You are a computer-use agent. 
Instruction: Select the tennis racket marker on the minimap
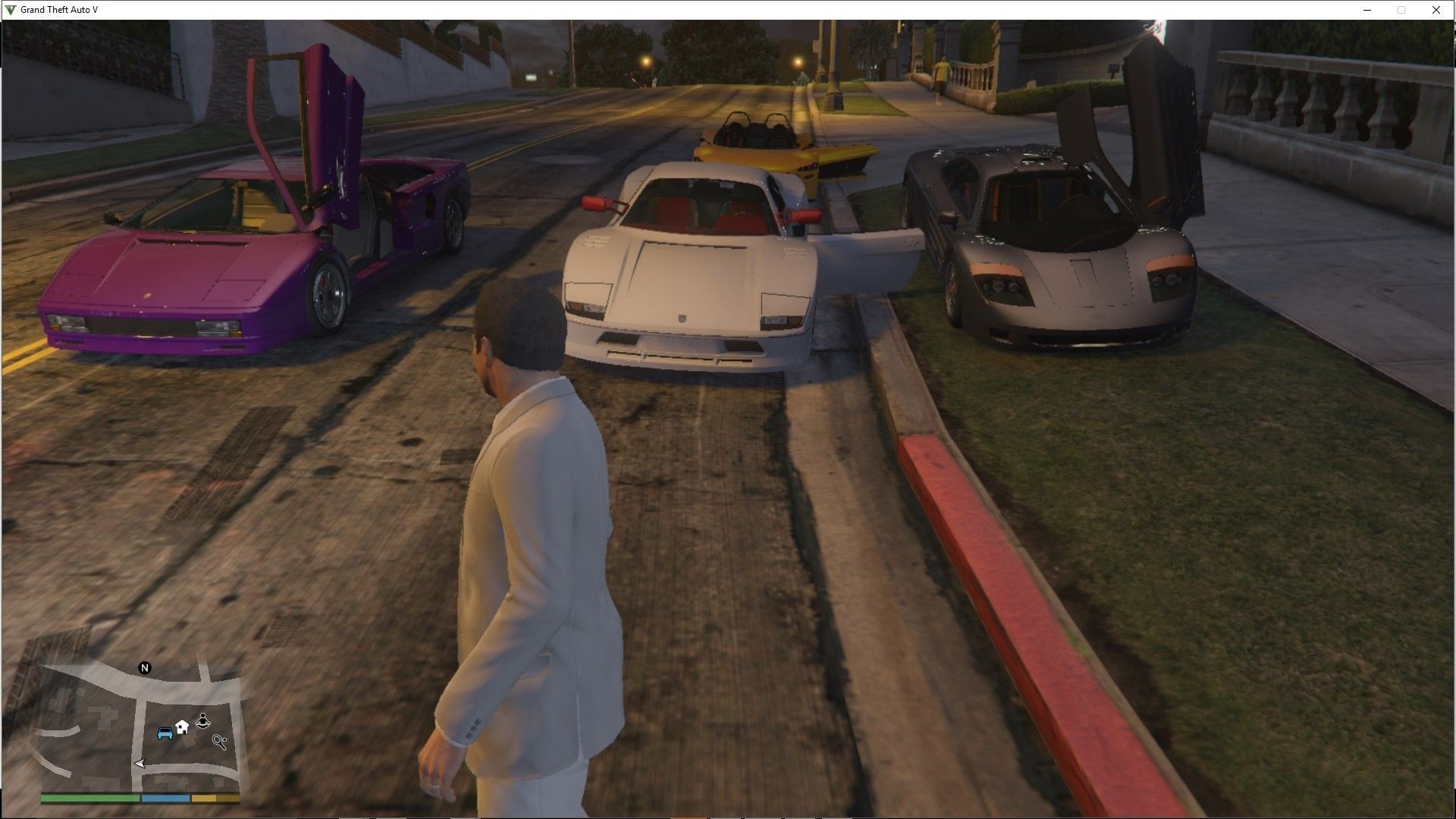tap(221, 742)
